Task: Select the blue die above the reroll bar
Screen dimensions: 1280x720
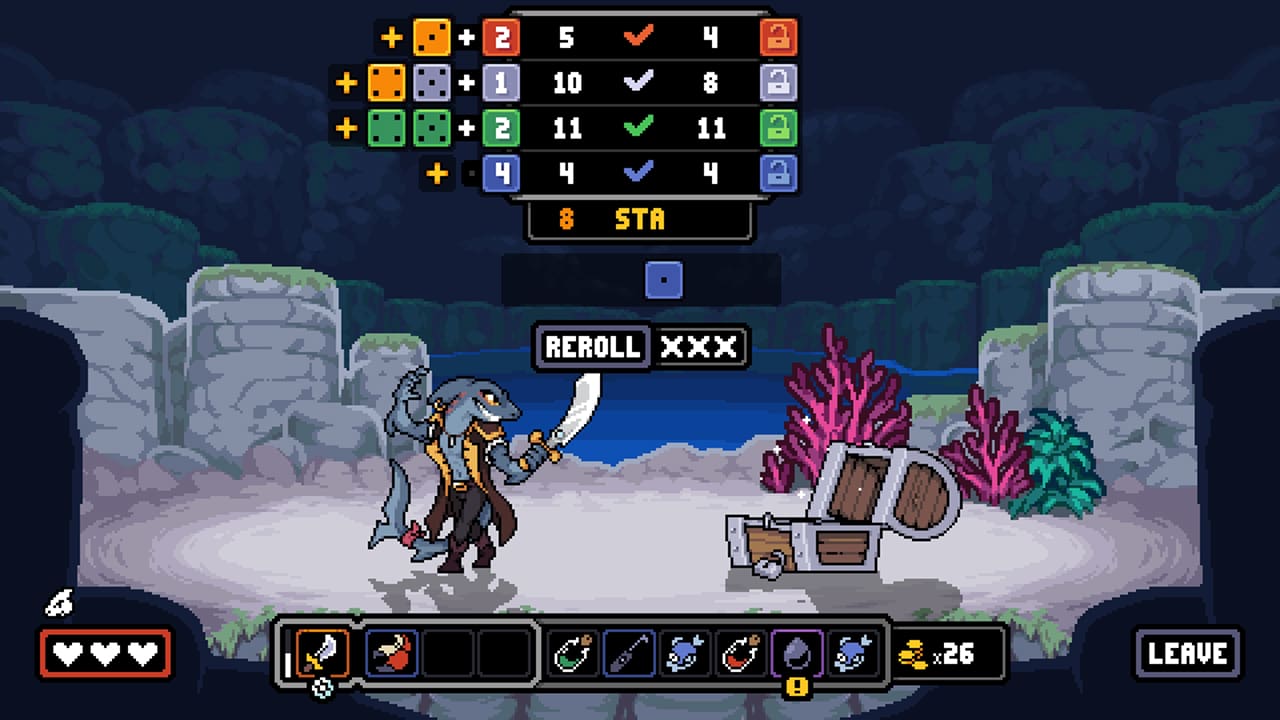Action: 665,280
